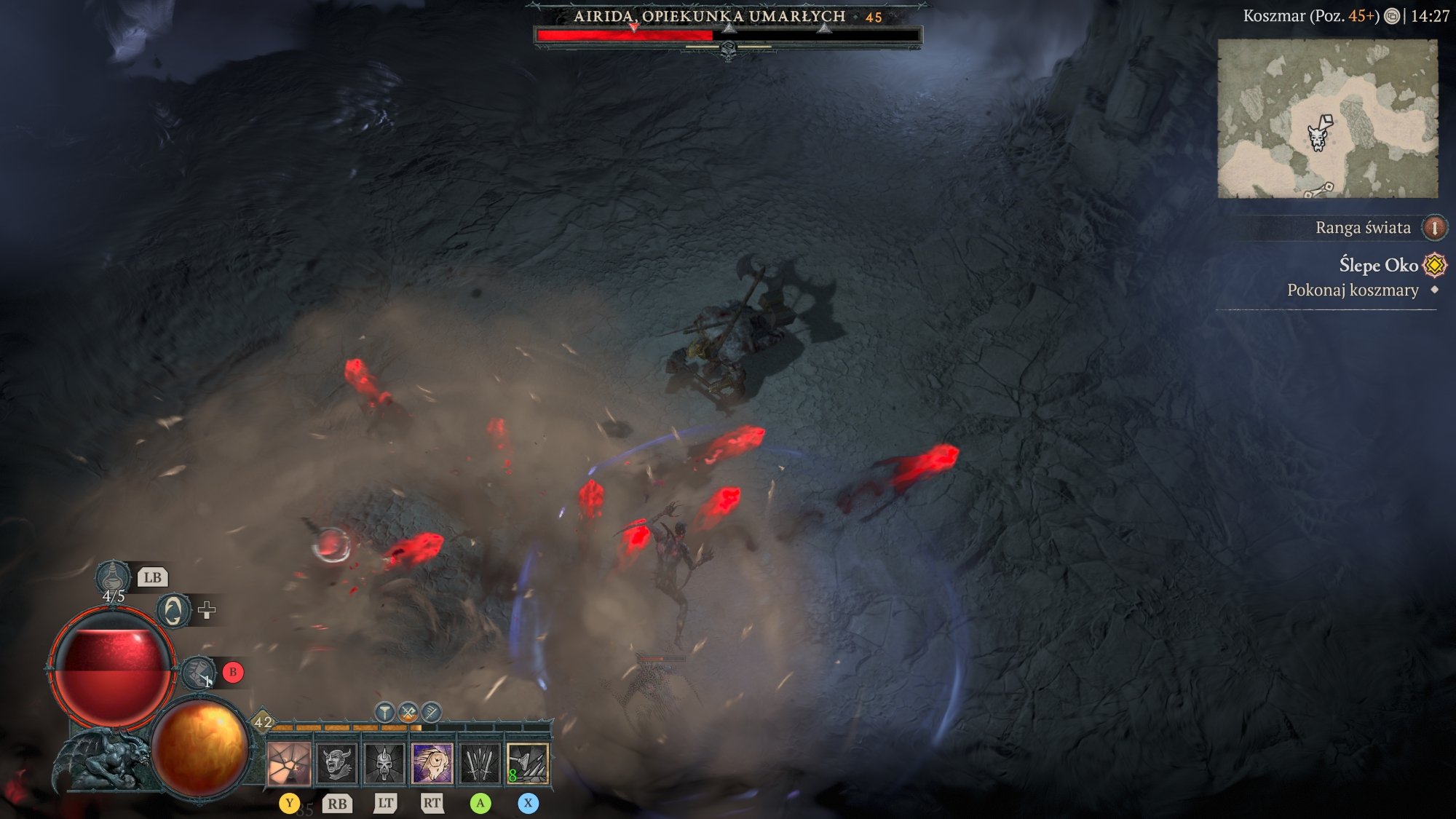Click the boot movement icon beside B button
The height and width of the screenshot is (819, 1456).
(199, 673)
